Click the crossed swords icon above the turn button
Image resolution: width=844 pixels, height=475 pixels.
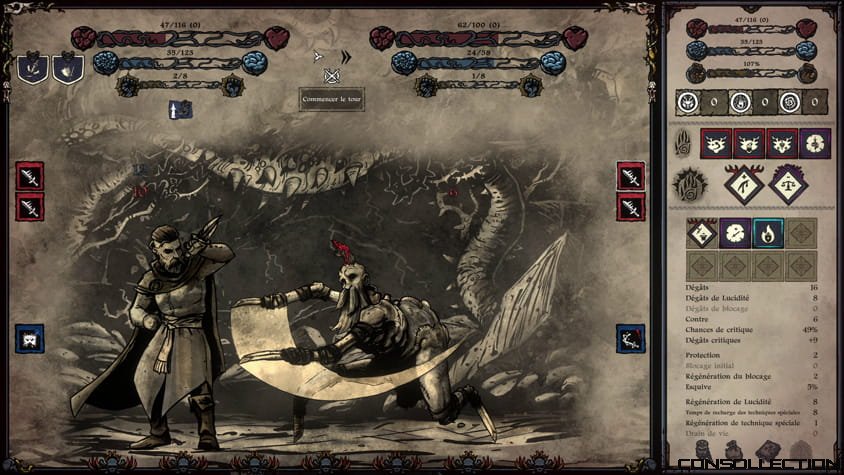tap(331, 76)
